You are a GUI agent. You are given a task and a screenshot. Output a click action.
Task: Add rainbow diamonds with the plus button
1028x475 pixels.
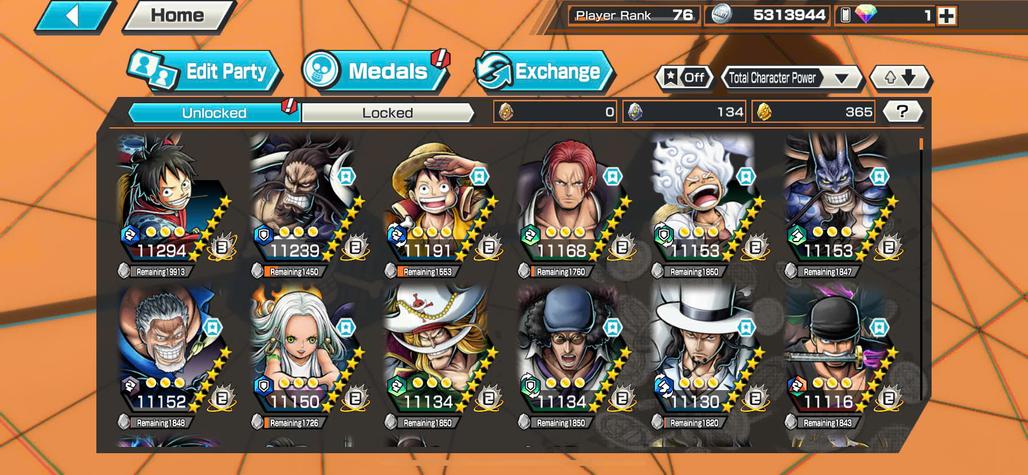(946, 16)
